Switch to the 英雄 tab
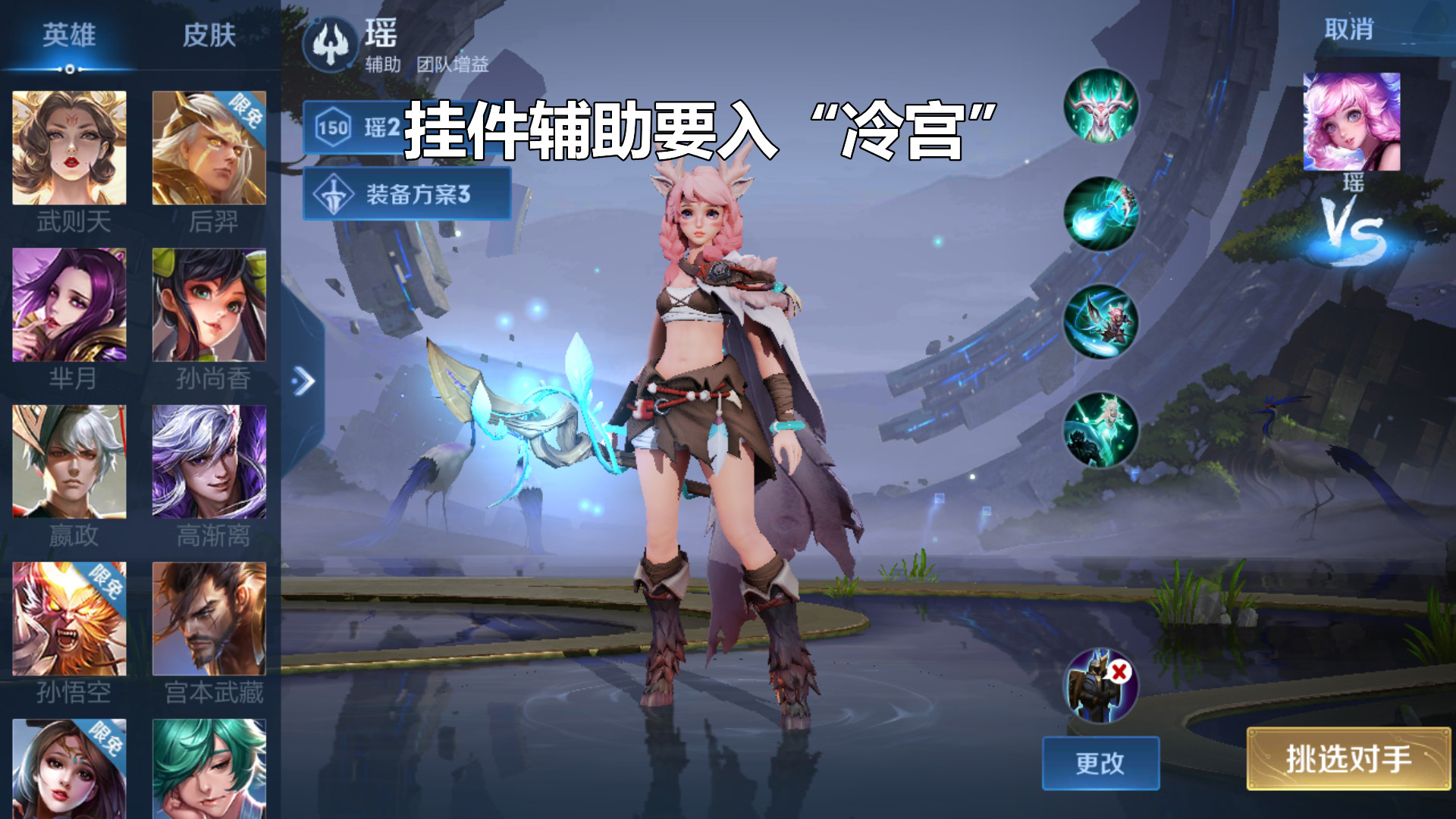This screenshot has width=1456, height=819. 69,36
